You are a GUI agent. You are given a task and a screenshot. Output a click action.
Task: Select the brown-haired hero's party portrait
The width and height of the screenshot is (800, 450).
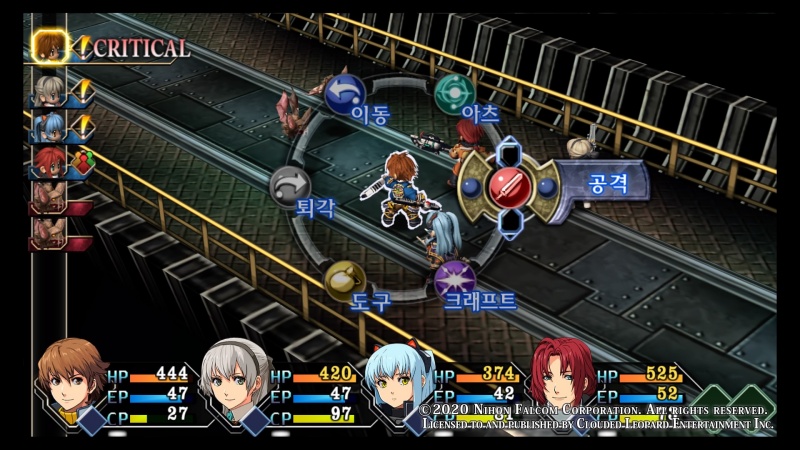pyautogui.click(x=72, y=381)
